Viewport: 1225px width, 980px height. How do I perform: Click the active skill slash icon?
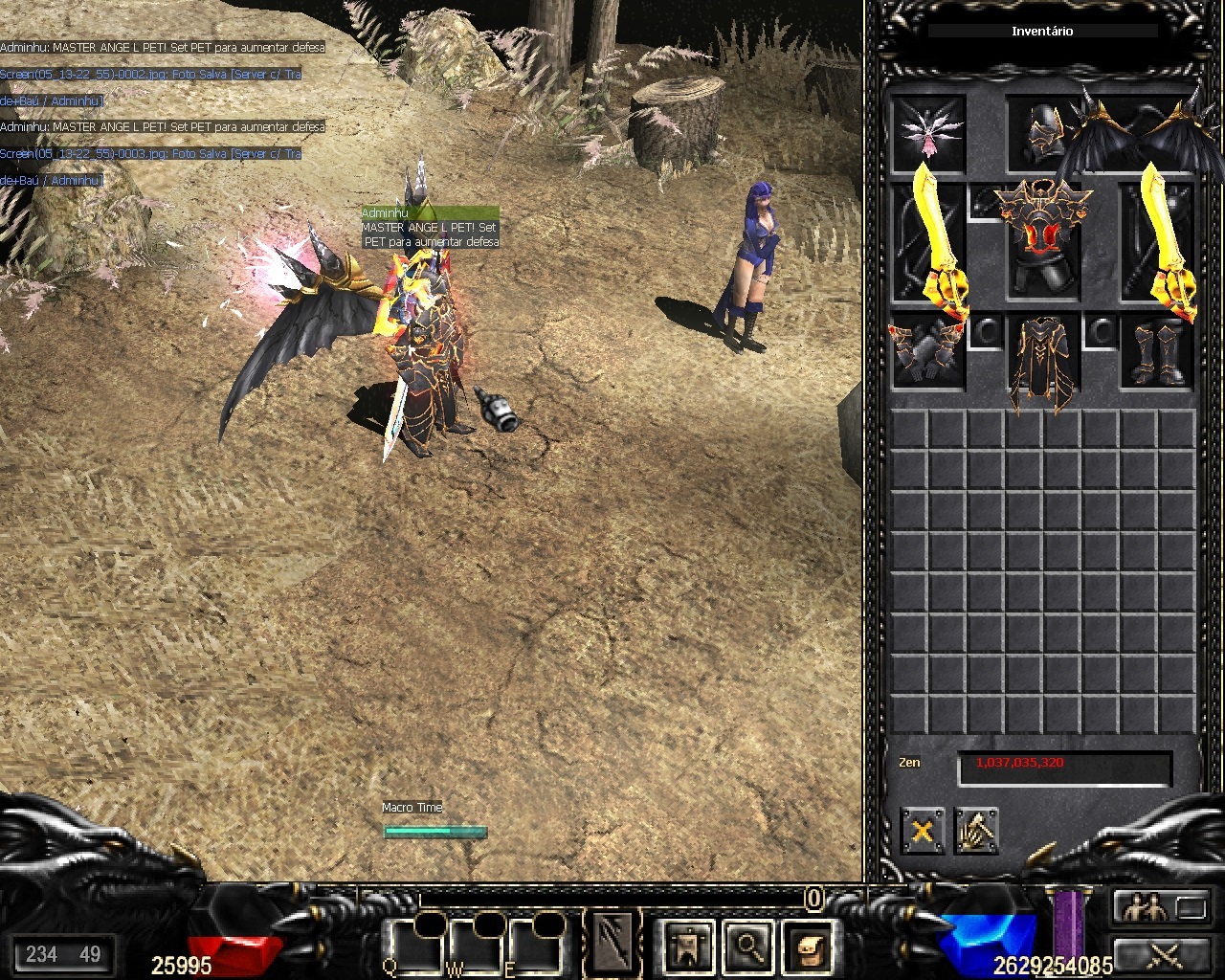click(x=612, y=943)
